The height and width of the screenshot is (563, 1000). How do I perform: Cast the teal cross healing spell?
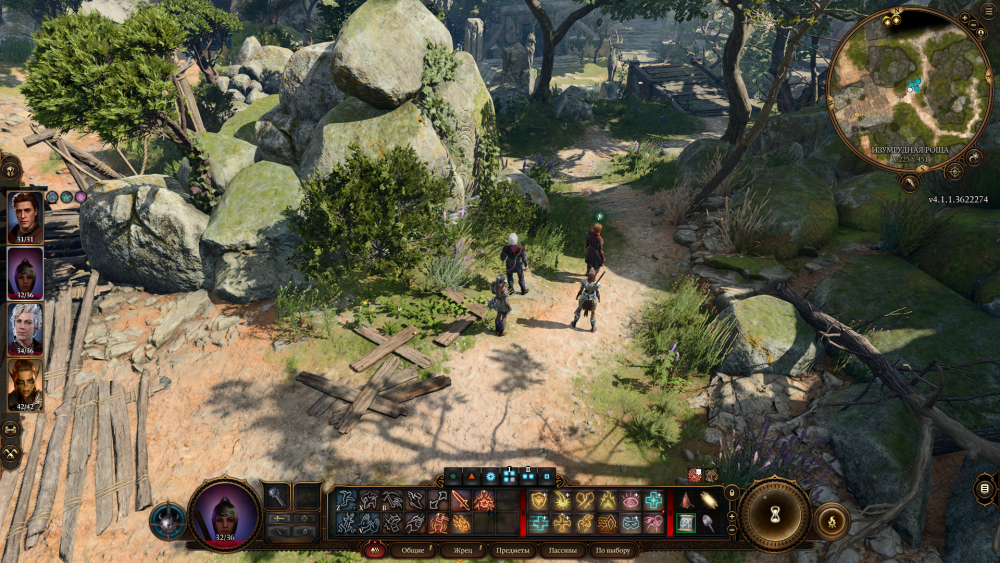point(653,500)
